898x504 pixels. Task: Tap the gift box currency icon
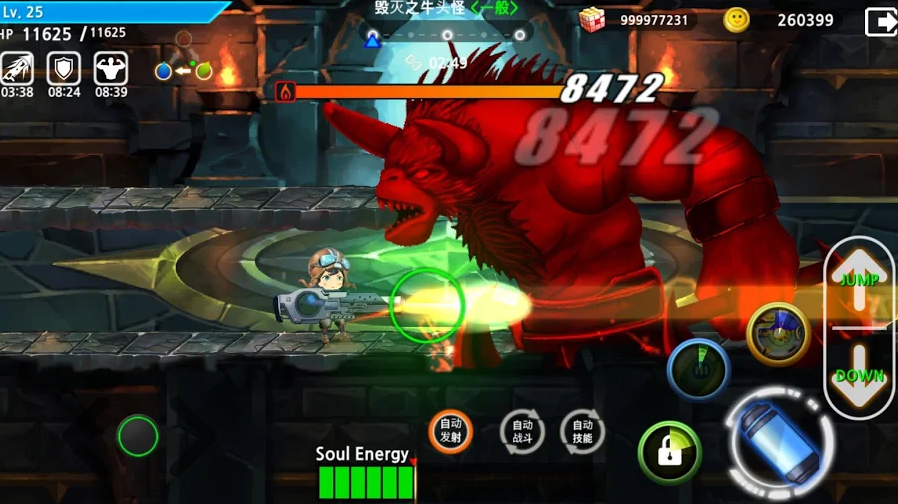click(593, 19)
